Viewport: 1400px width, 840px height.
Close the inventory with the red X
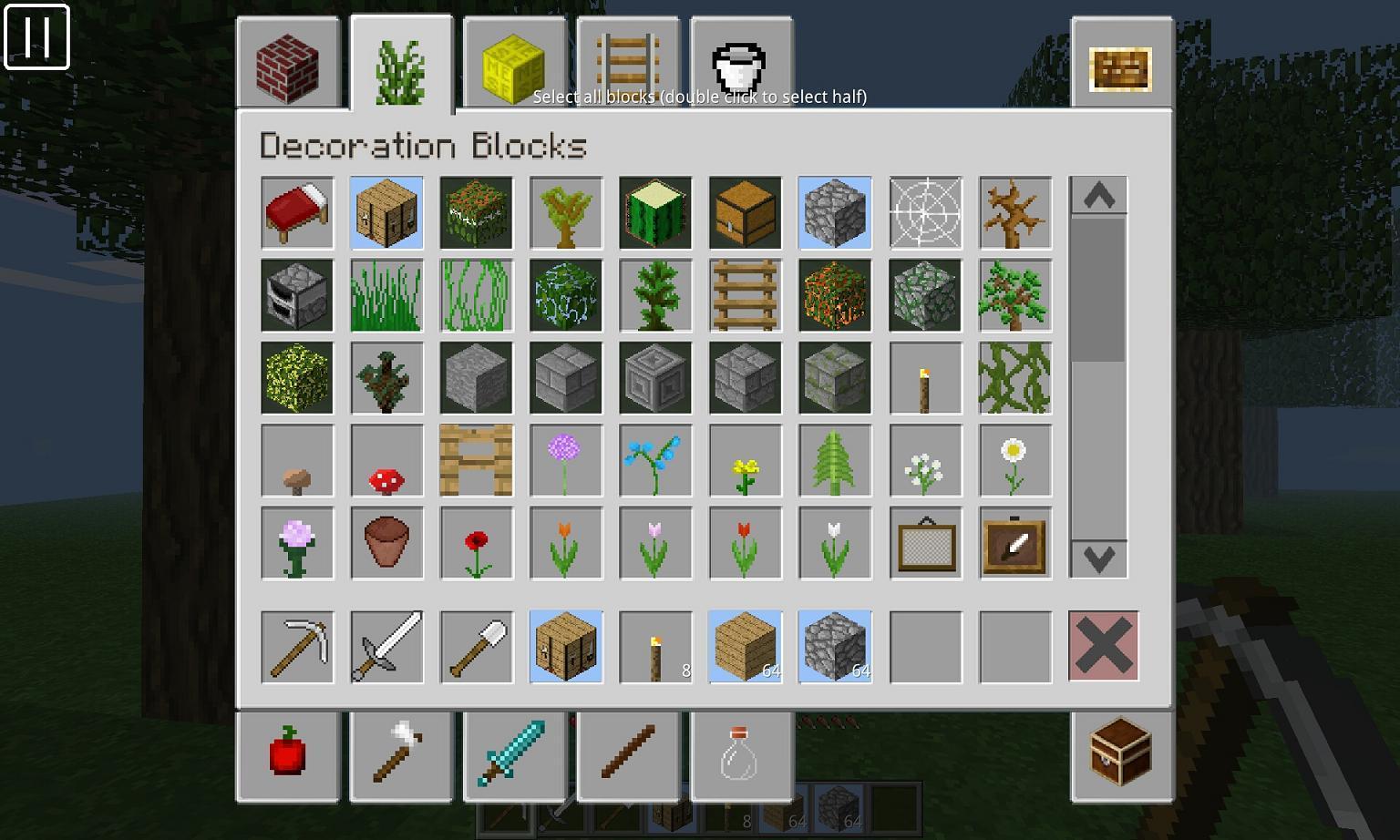1103,647
